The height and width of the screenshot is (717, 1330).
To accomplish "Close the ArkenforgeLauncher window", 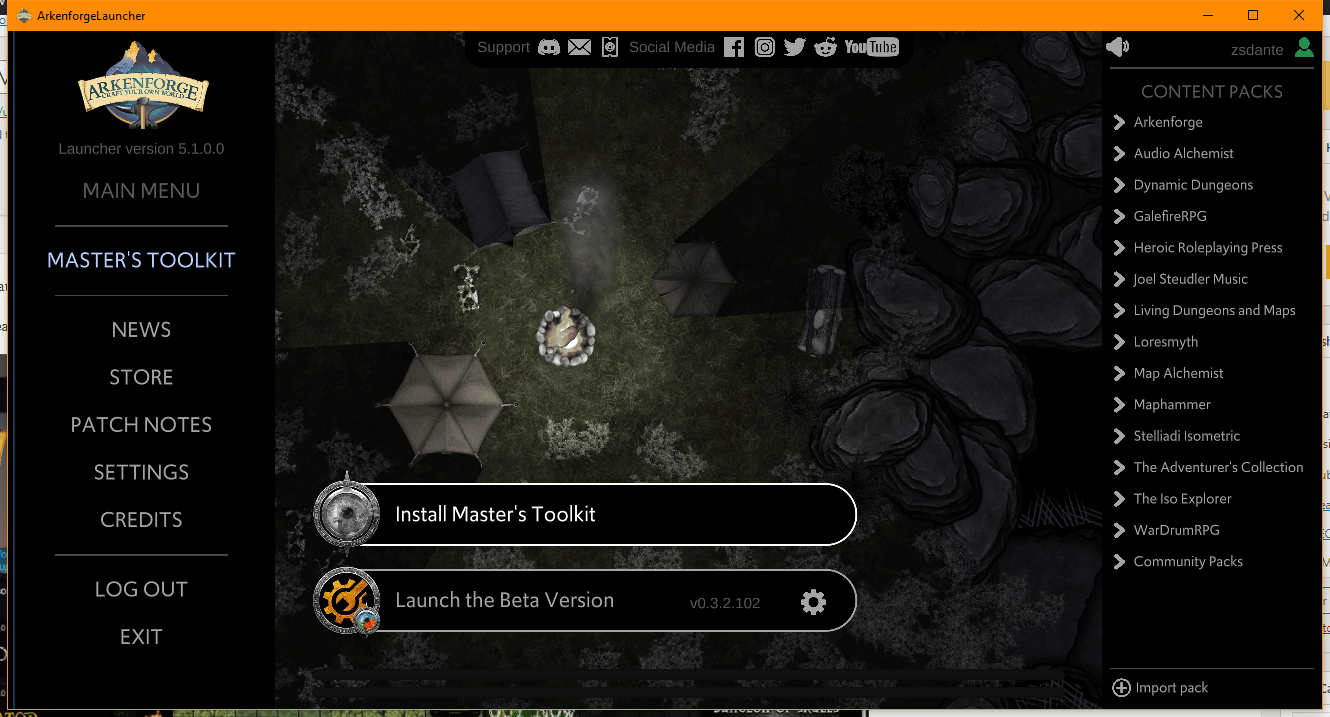I will pos(1298,15).
